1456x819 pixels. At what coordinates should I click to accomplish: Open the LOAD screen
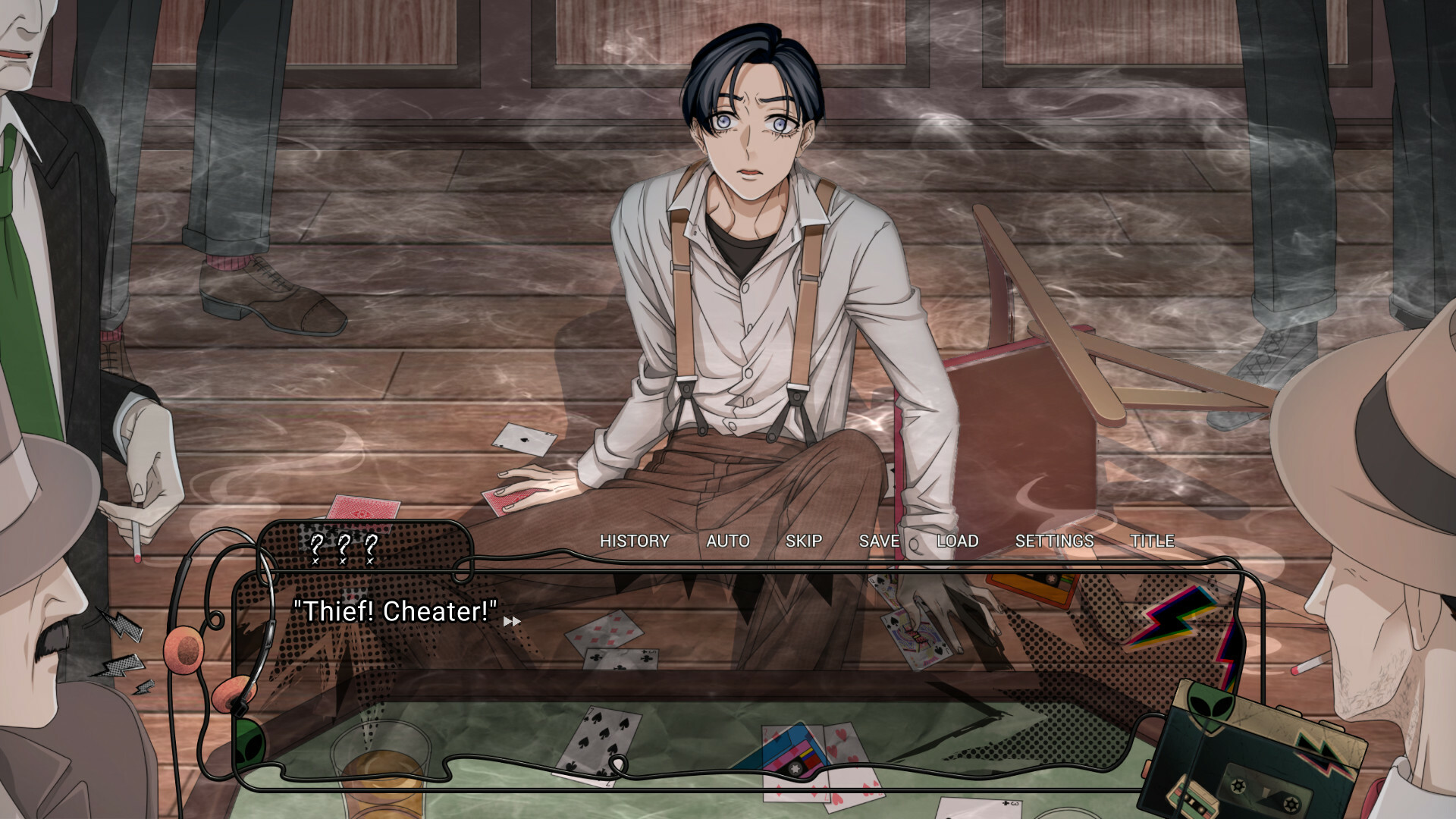[x=957, y=541]
